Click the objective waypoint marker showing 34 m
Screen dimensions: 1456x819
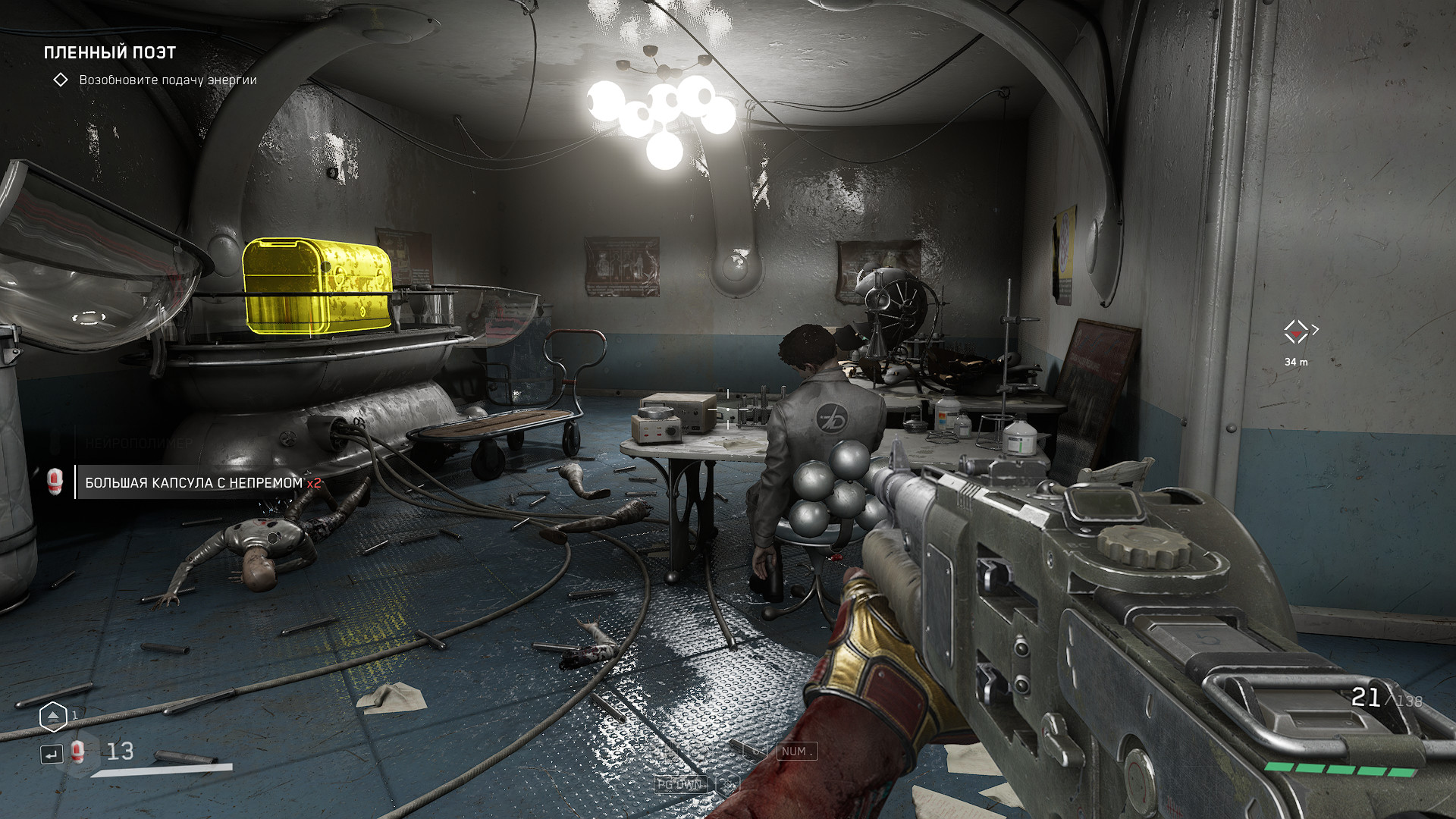coord(1296,331)
